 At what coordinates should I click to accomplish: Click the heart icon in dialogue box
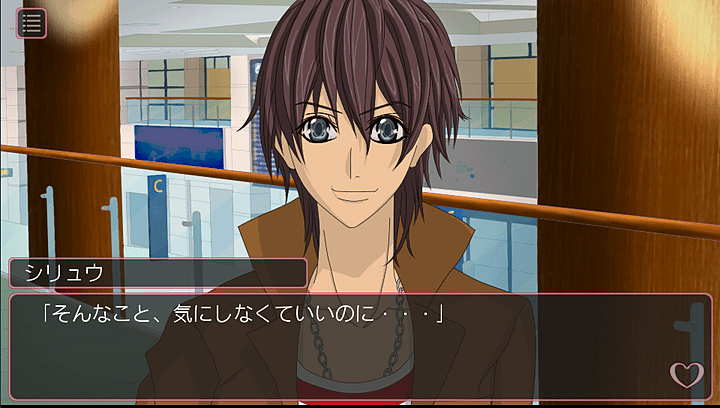coord(686,374)
